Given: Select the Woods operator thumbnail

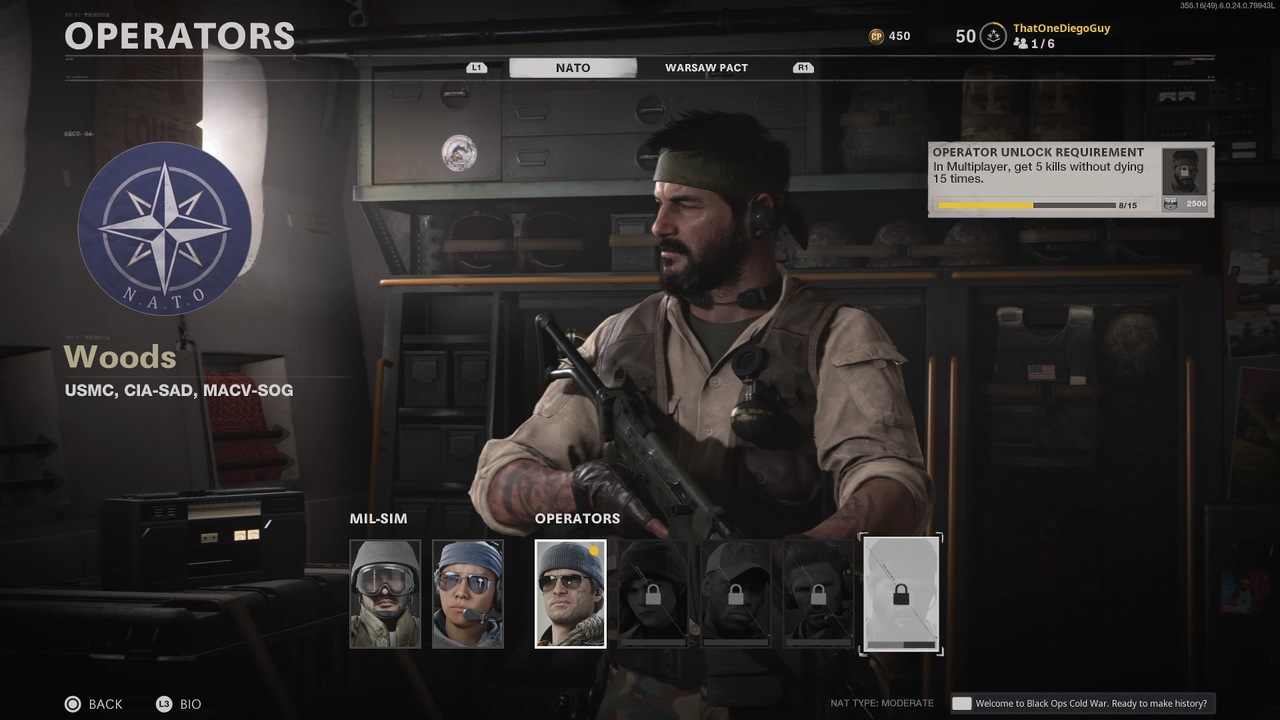Looking at the screenshot, I should click(x=570, y=593).
